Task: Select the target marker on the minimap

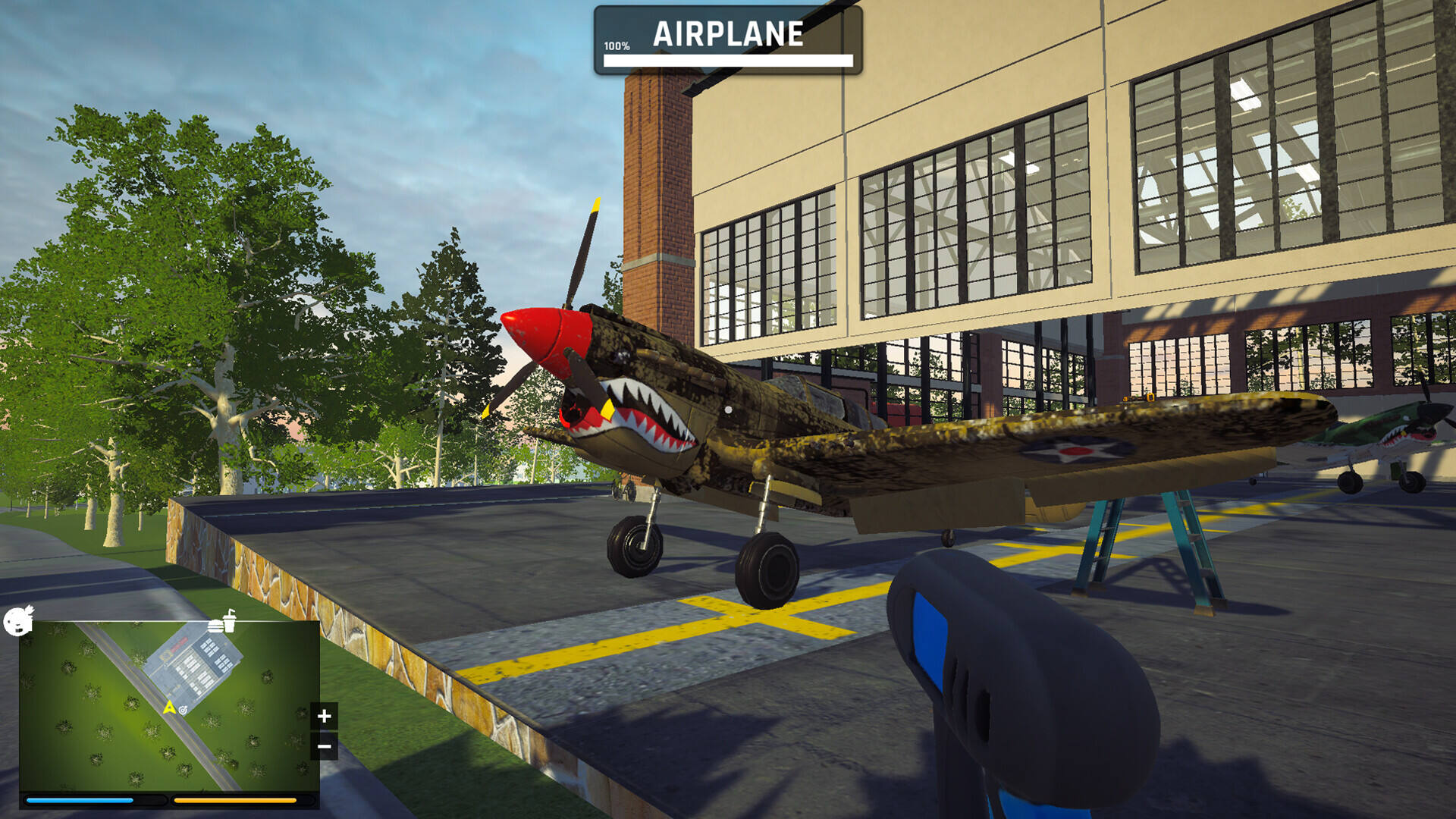Action: click(183, 710)
